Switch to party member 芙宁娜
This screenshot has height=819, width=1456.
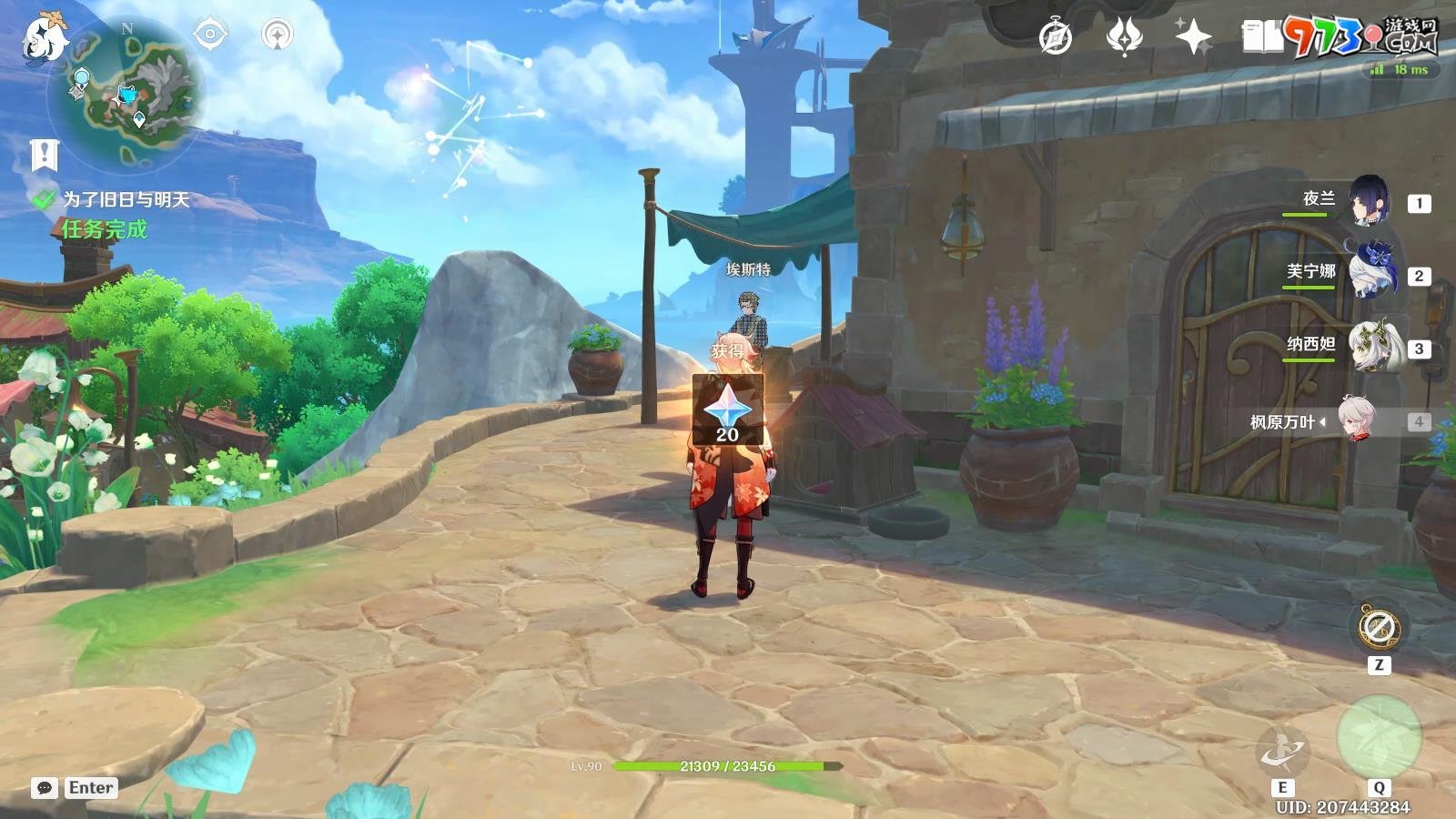coord(1370,273)
